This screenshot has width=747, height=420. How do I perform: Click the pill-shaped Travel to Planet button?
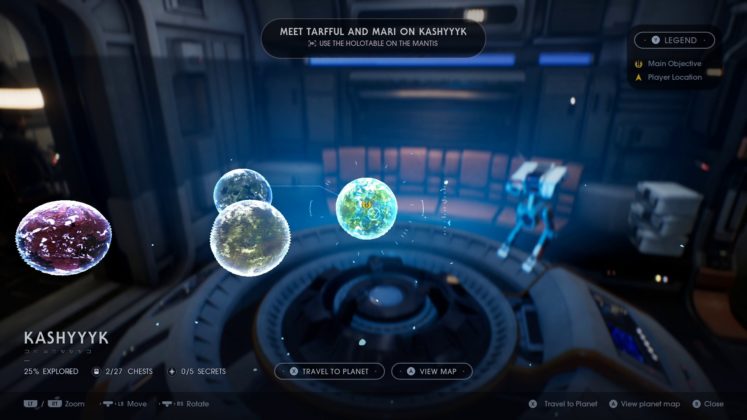[x=329, y=371]
